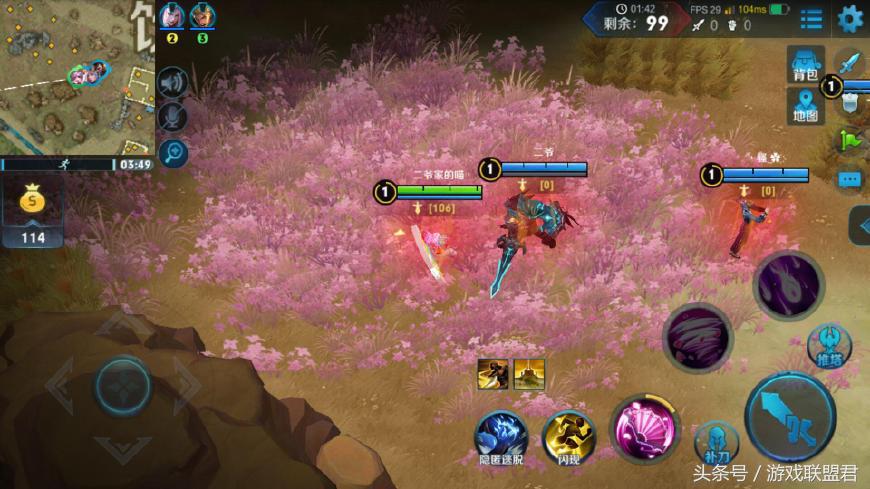The width and height of the screenshot is (870, 489).
Task: Select teammate portrait numbered 3
Action: pos(203,18)
